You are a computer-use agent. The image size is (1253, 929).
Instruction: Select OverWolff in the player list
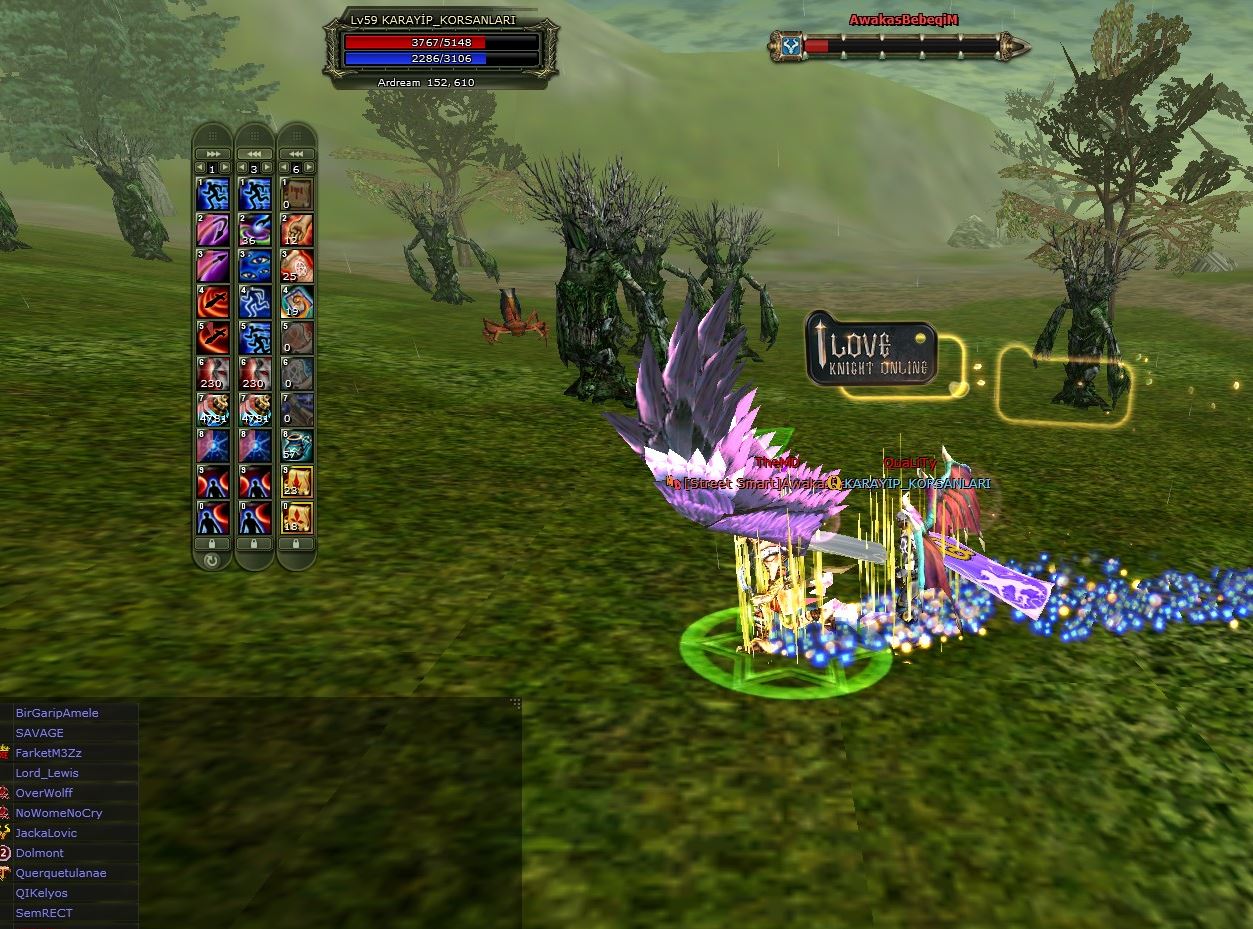[44, 793]
